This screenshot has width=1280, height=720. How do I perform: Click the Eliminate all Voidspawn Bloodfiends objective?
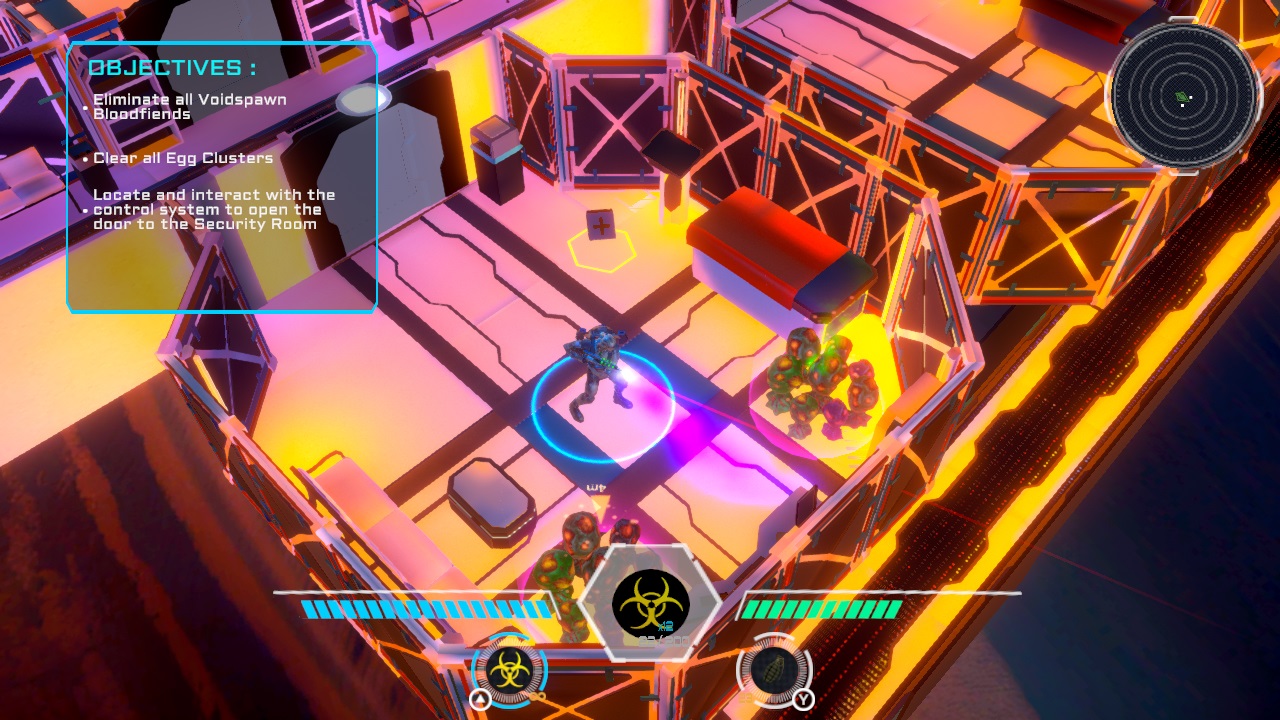click(188, 106)
